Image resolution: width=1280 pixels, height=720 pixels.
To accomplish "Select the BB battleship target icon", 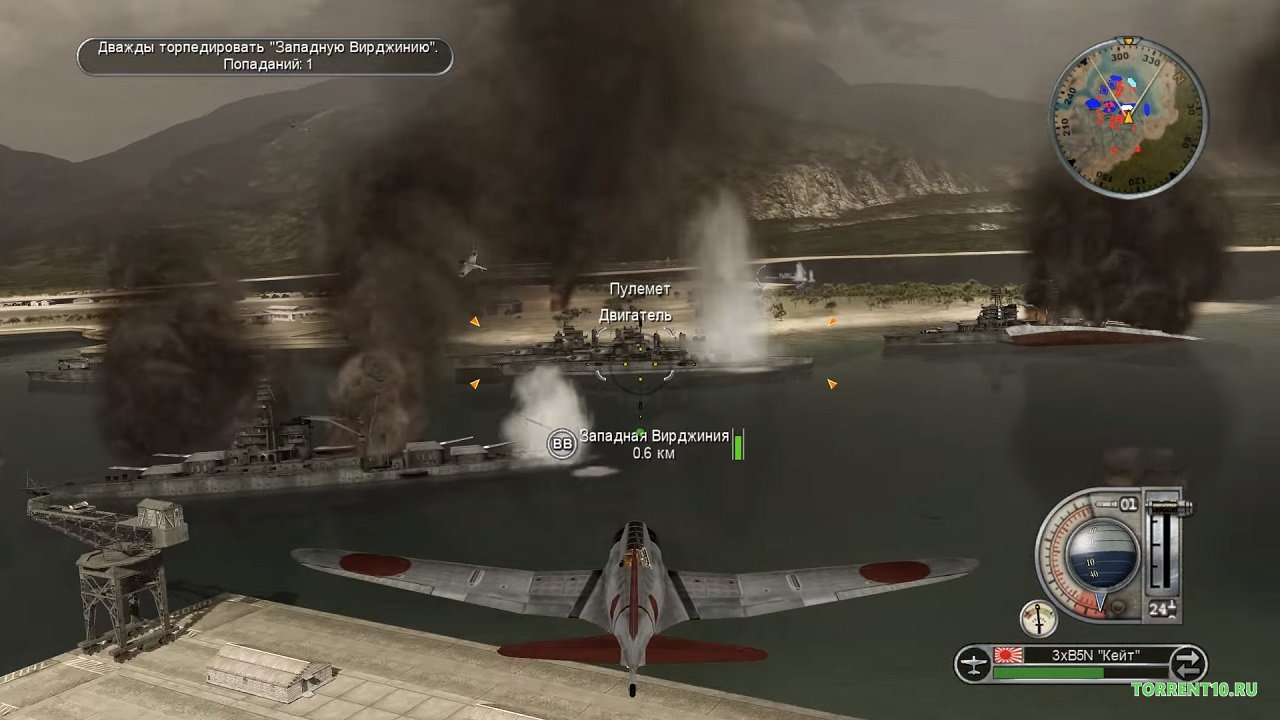I will pyautogui.click(x=562, y=444).
